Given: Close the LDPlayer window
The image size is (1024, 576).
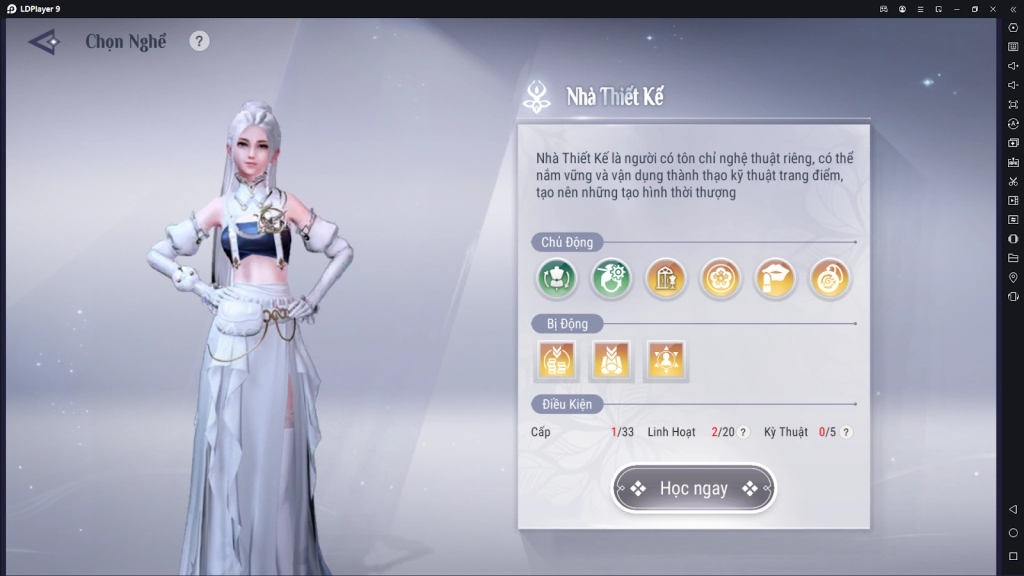Looking at the screenshot, I should click(x=992, y=8).
